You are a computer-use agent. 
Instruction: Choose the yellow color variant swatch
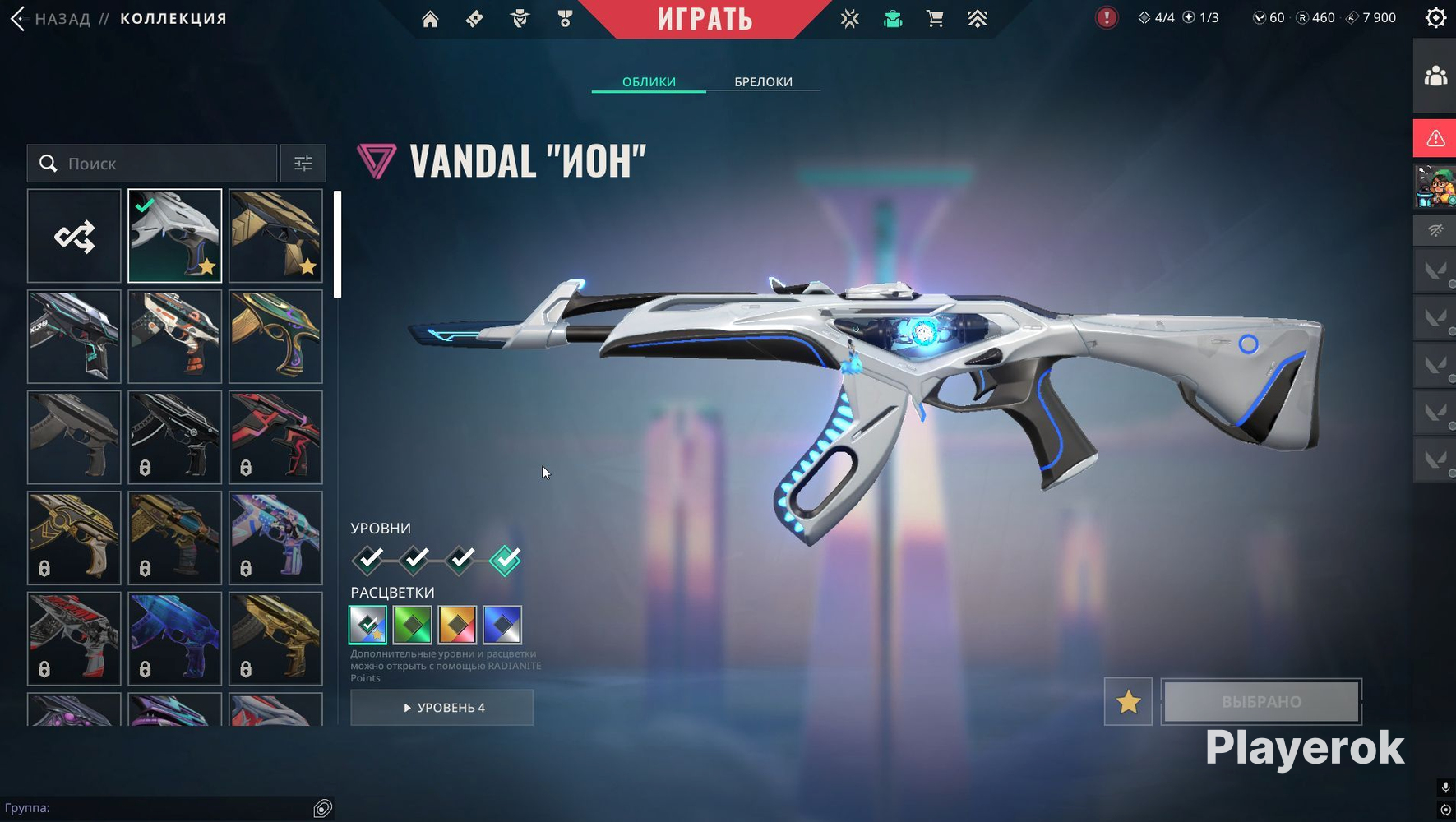pos(457,625)
